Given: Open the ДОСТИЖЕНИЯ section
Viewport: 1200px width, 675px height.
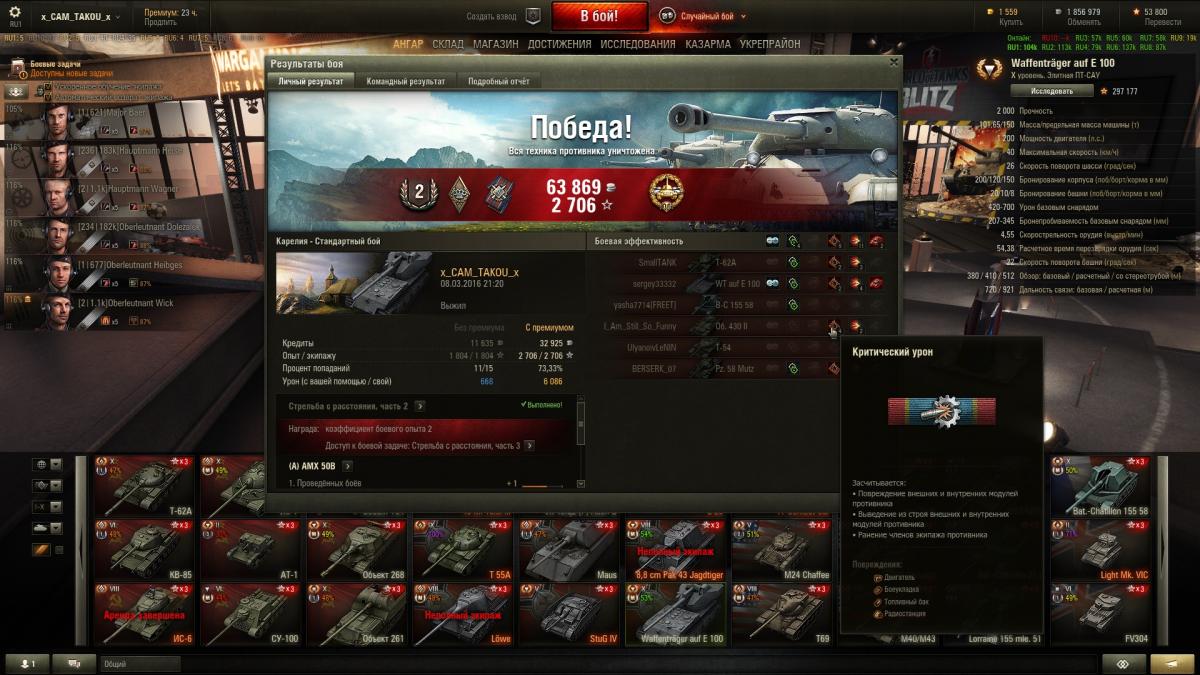Looking at the screenshot, I should [559, 44].
